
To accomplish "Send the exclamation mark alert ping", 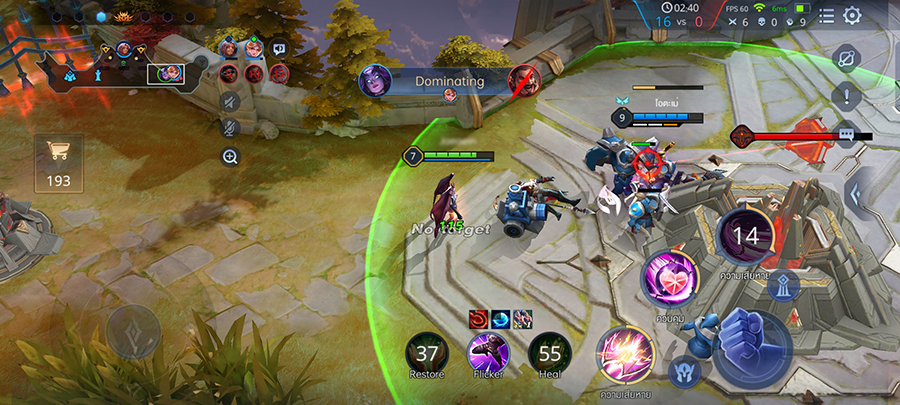I will click(x=846, y=97).
